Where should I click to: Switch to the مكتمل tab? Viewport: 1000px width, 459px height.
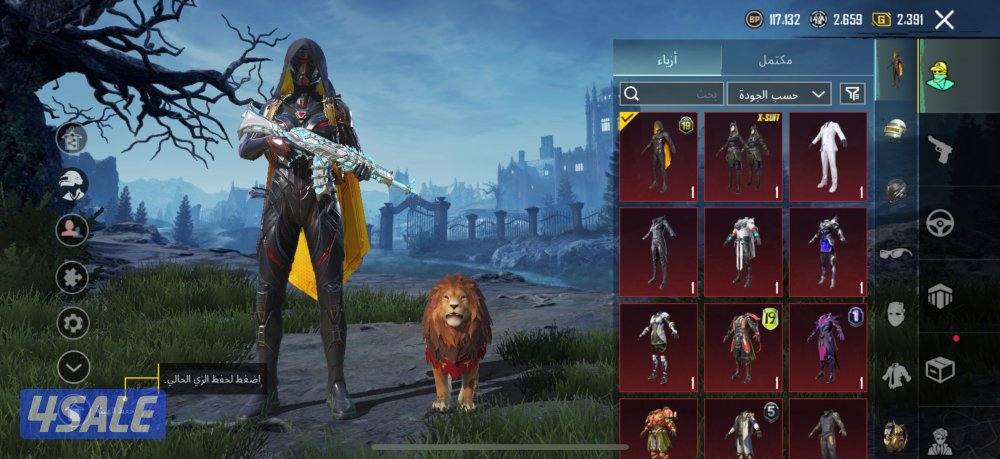tap(775, 59)
